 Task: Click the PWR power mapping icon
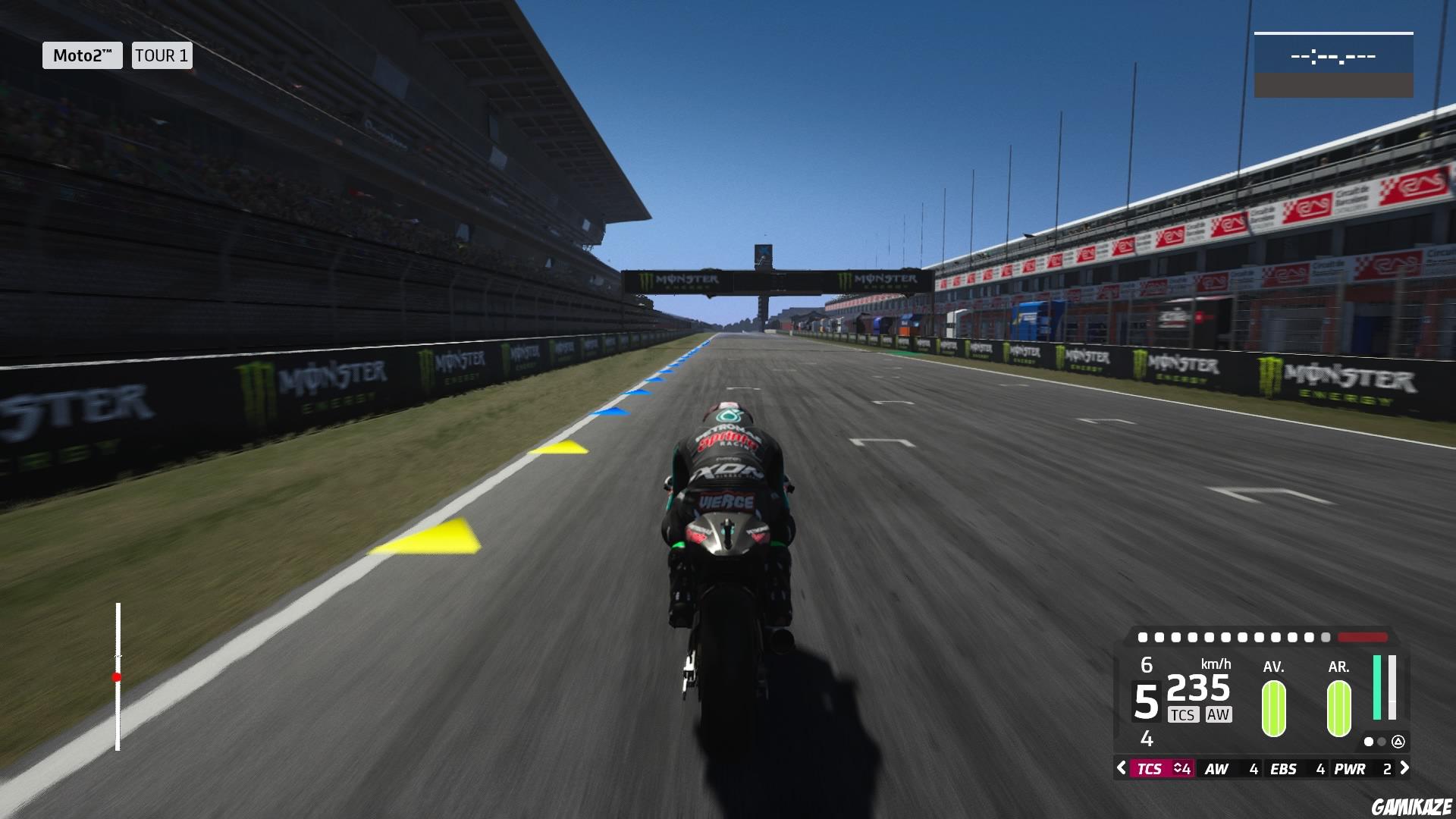[1351, 768]
